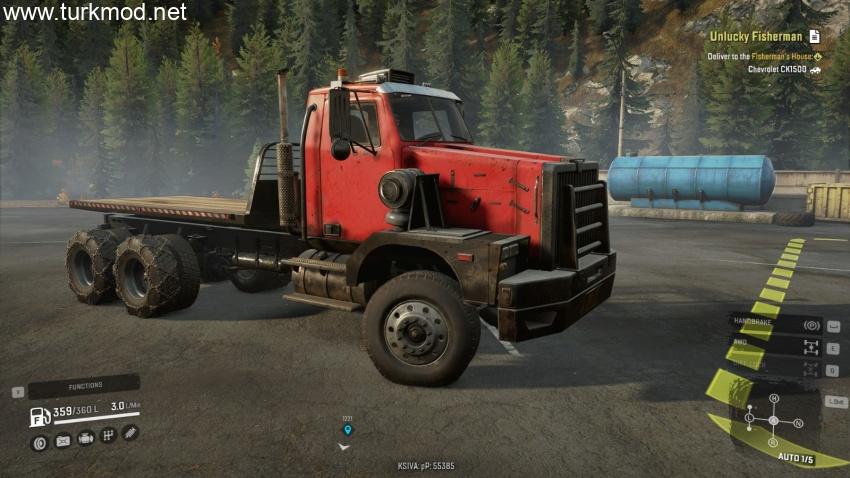Select the tire status icon
Image resolution: width=850 pixels, height=478 pixels.
click(40, 441)
